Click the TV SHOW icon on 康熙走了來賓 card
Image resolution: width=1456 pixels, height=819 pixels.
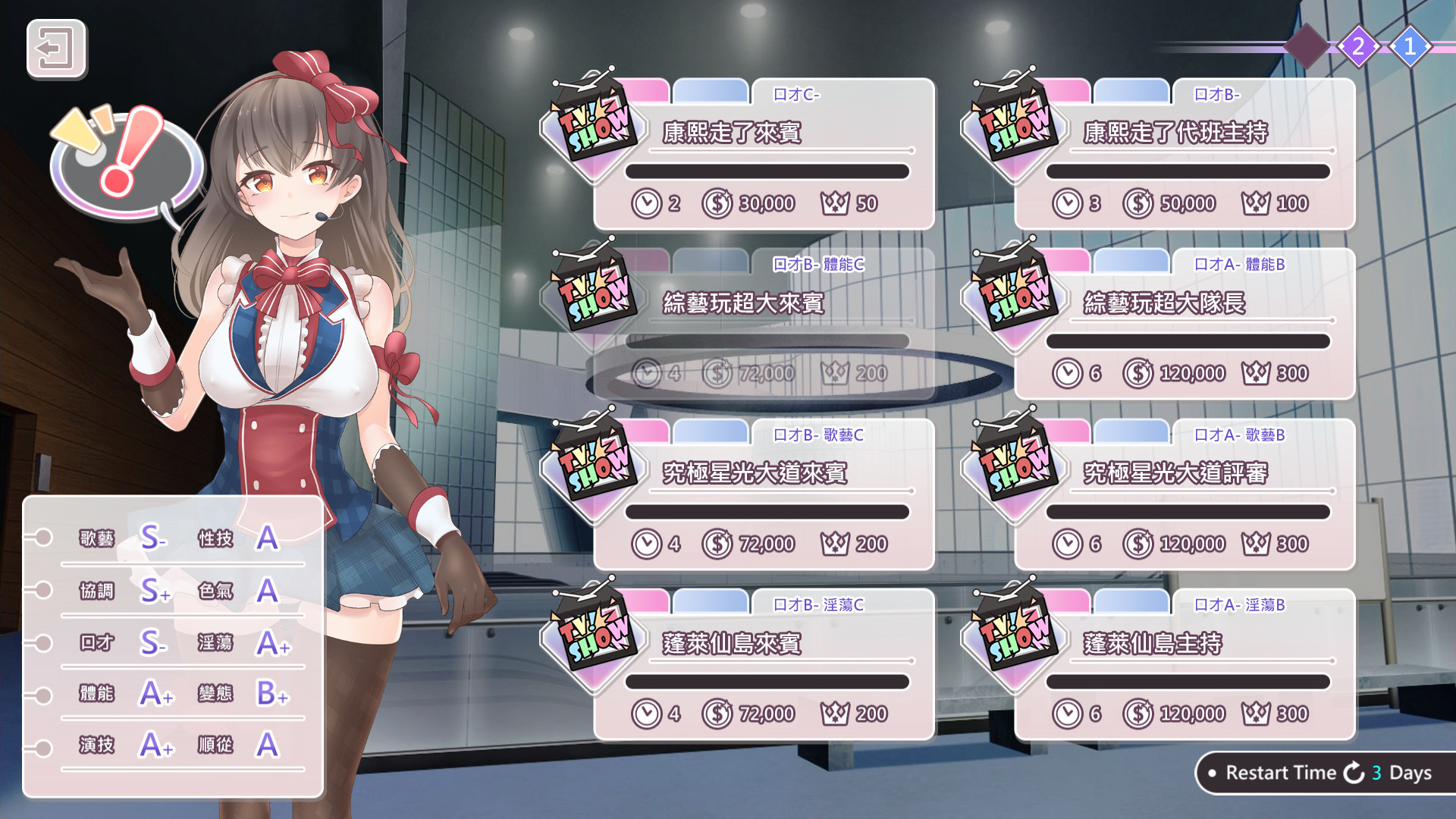(597, 121)
